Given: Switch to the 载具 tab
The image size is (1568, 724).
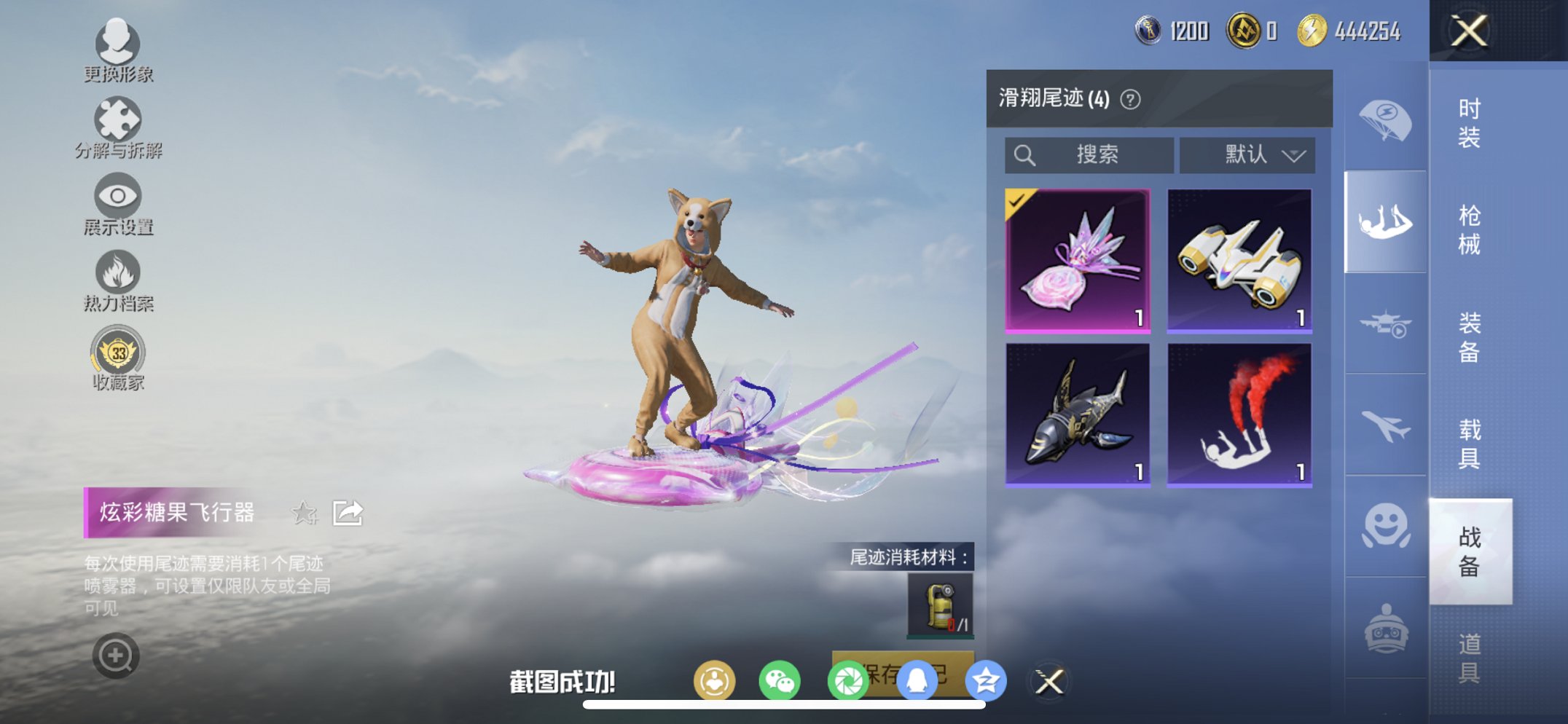Looking at the screenshot, I should click(1470, 444).
